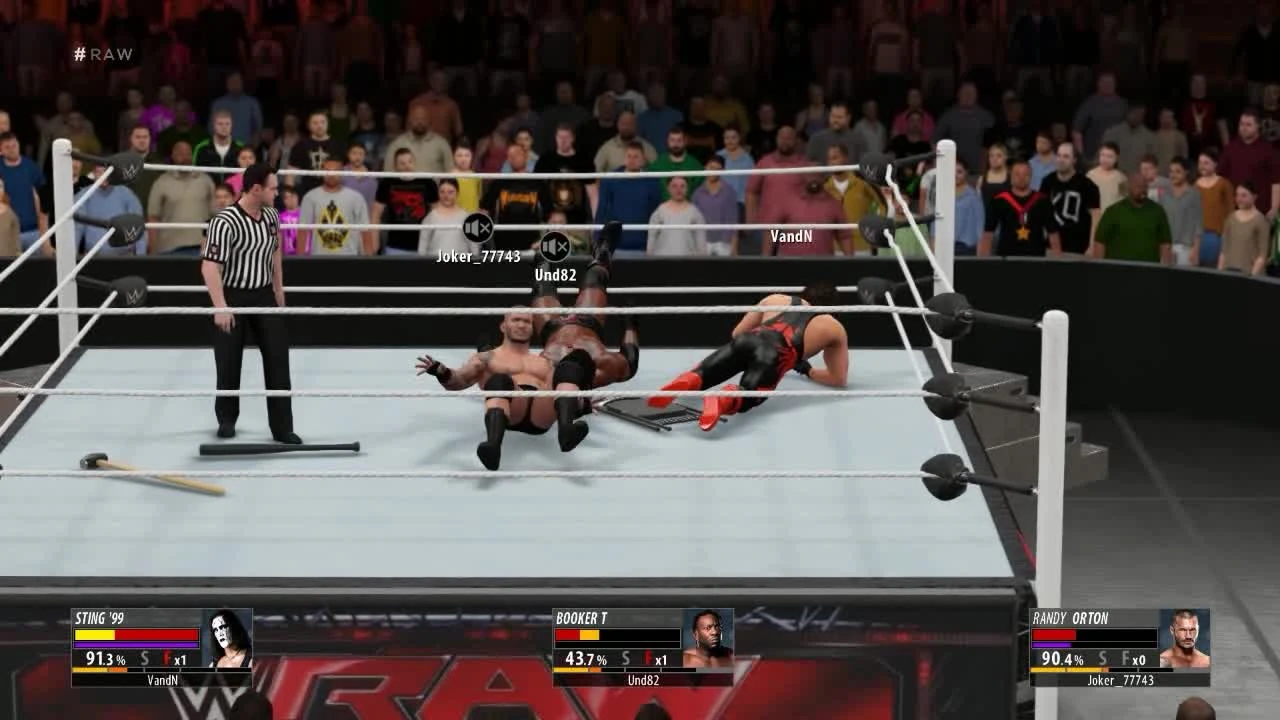The height and width of the screenshot is (720, 1280).
Task: Select the VandN player name tag
Action: (790, 238)
